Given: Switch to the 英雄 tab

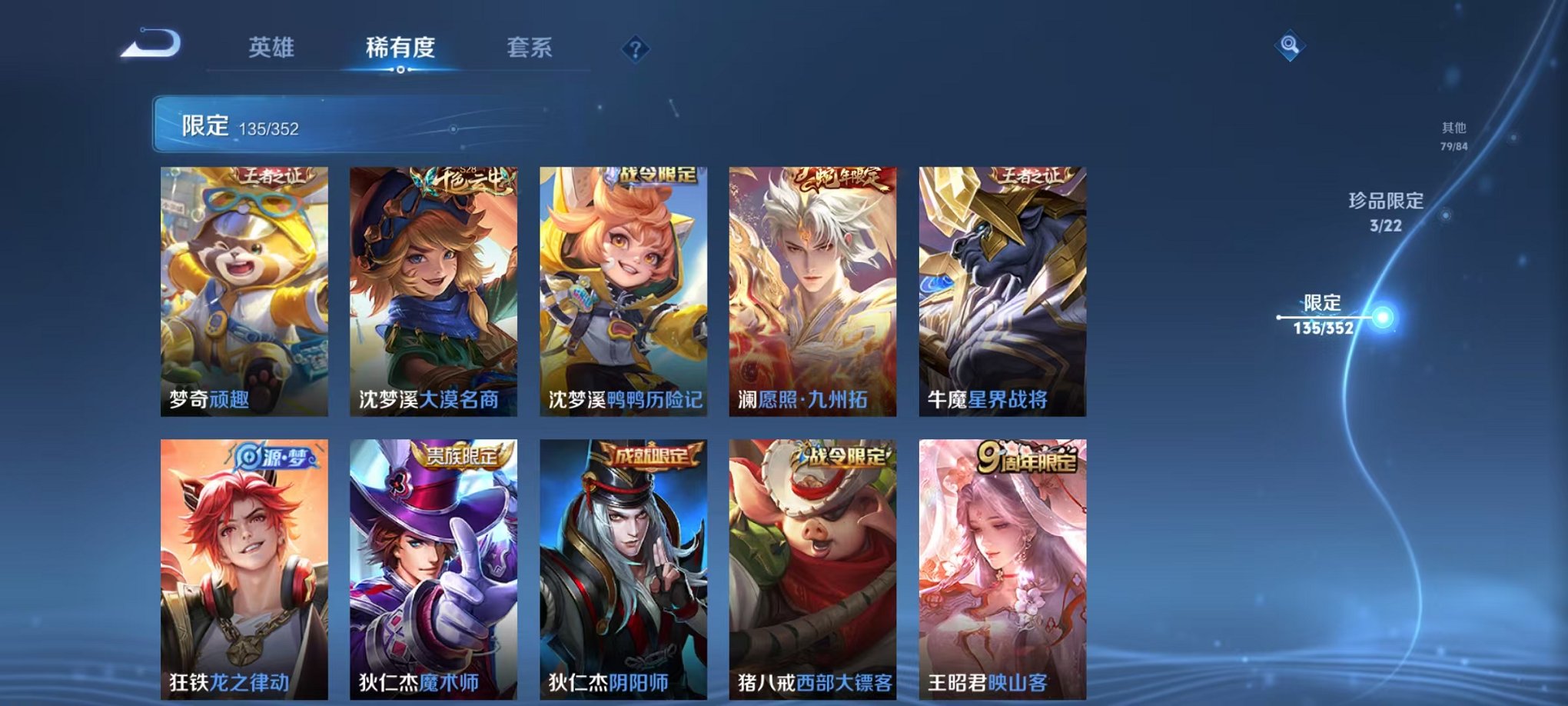Looking at the screenshot, I should click(271, 46).
